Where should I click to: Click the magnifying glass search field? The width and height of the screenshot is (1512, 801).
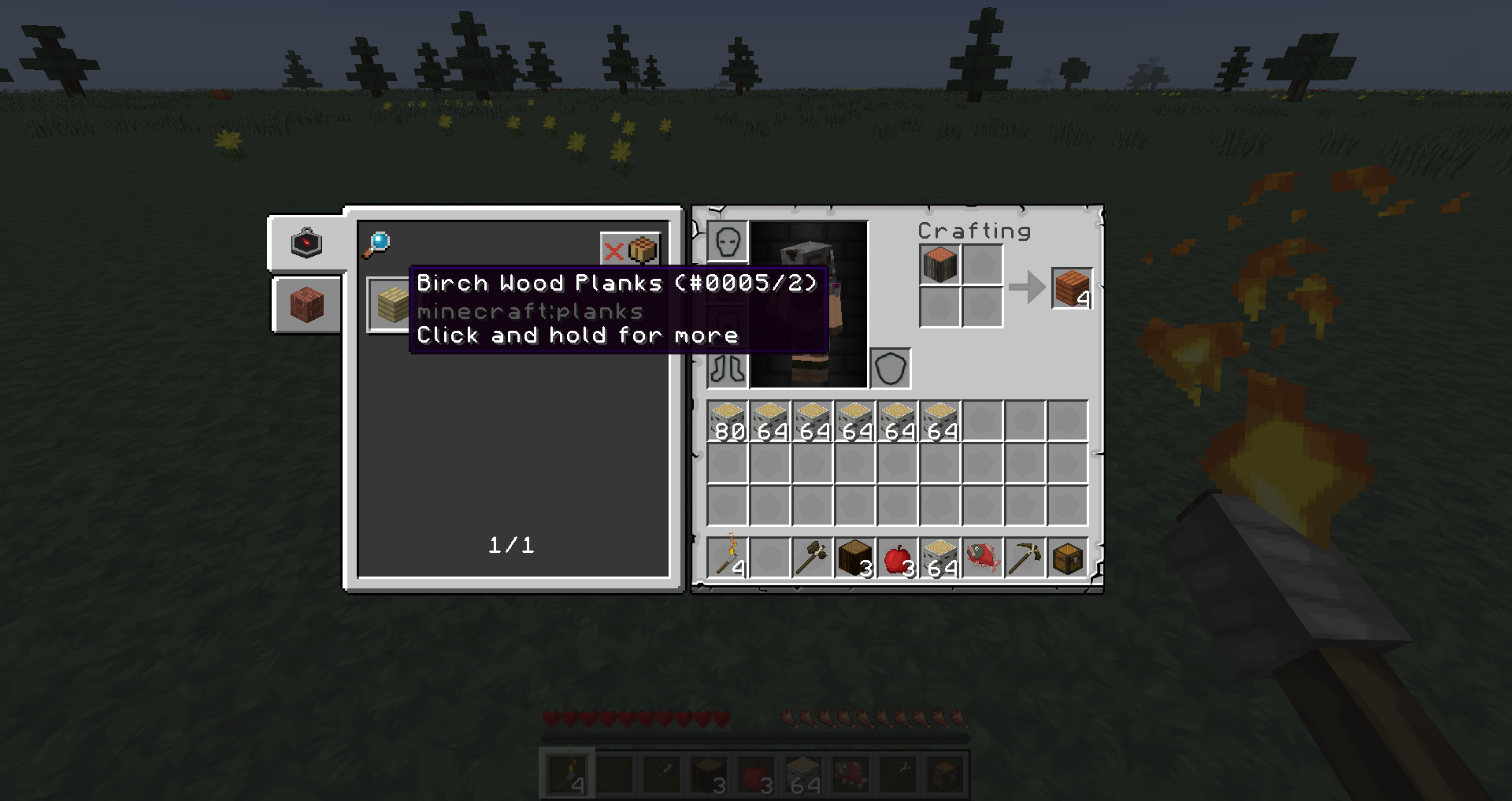(377, 244)
